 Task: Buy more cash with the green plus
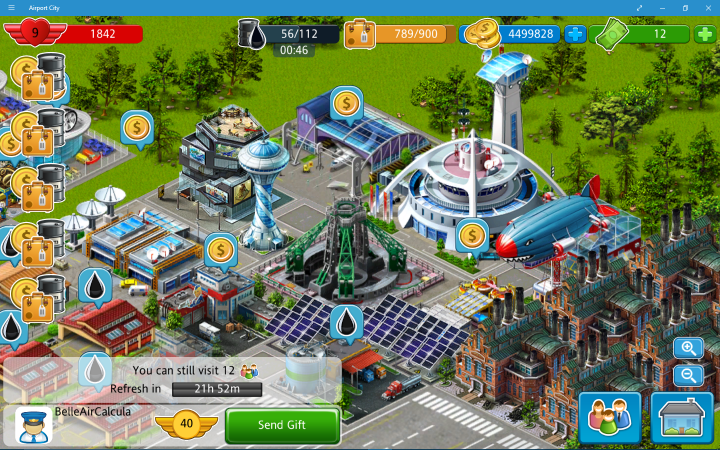(706, 34)
